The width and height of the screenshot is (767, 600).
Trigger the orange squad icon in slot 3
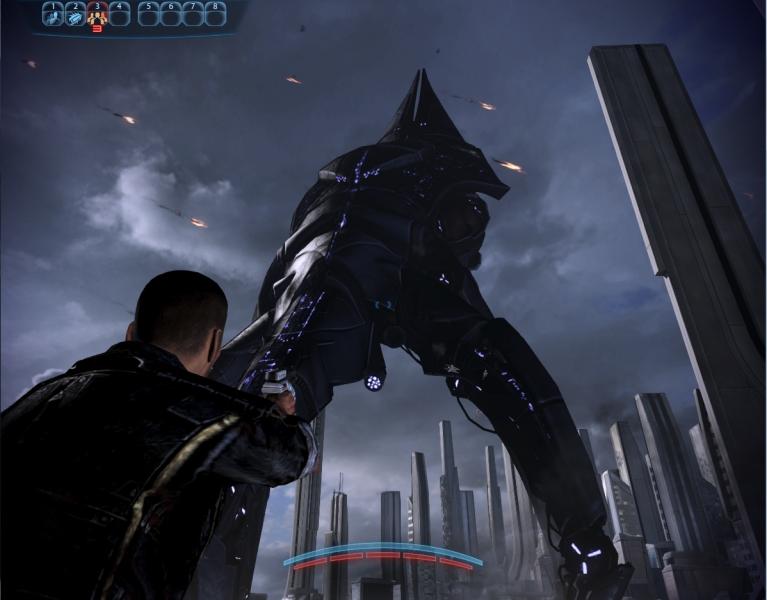pos(97,15)
